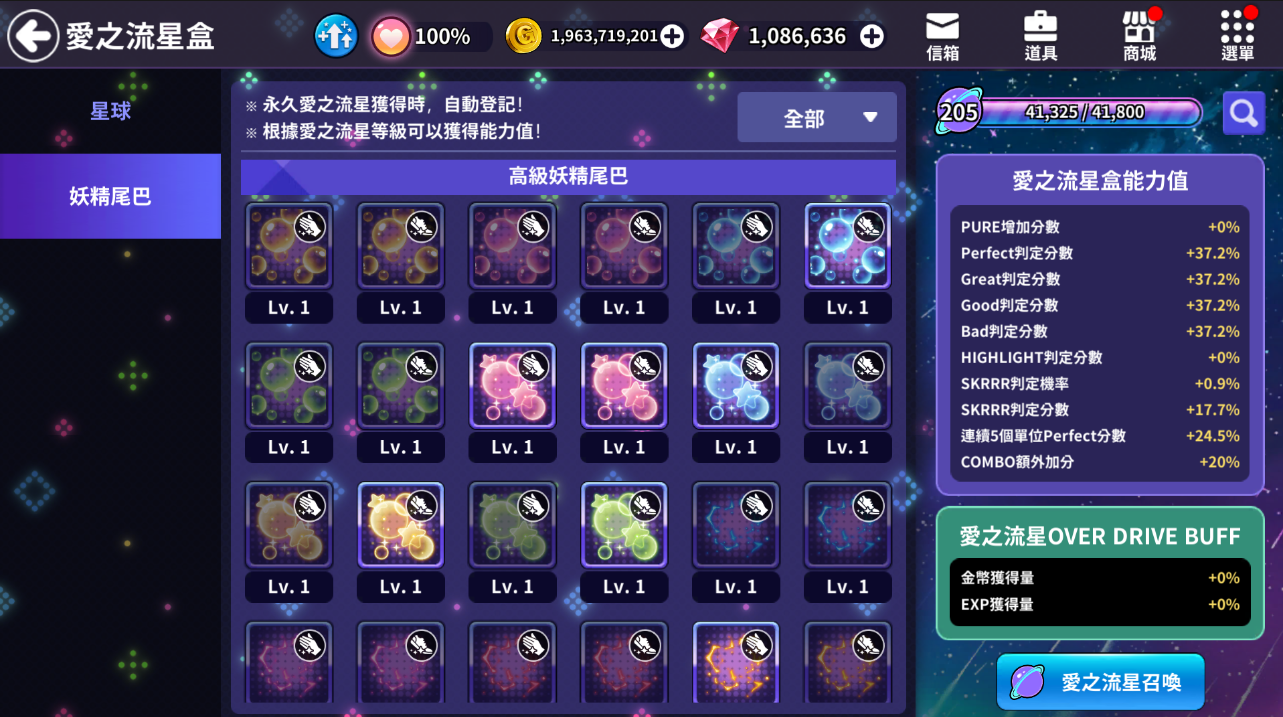The width and height of the screenshot is (1283, 717).
Task: Select the highlighted orange constellation card
Action: (x=735, y=662)
